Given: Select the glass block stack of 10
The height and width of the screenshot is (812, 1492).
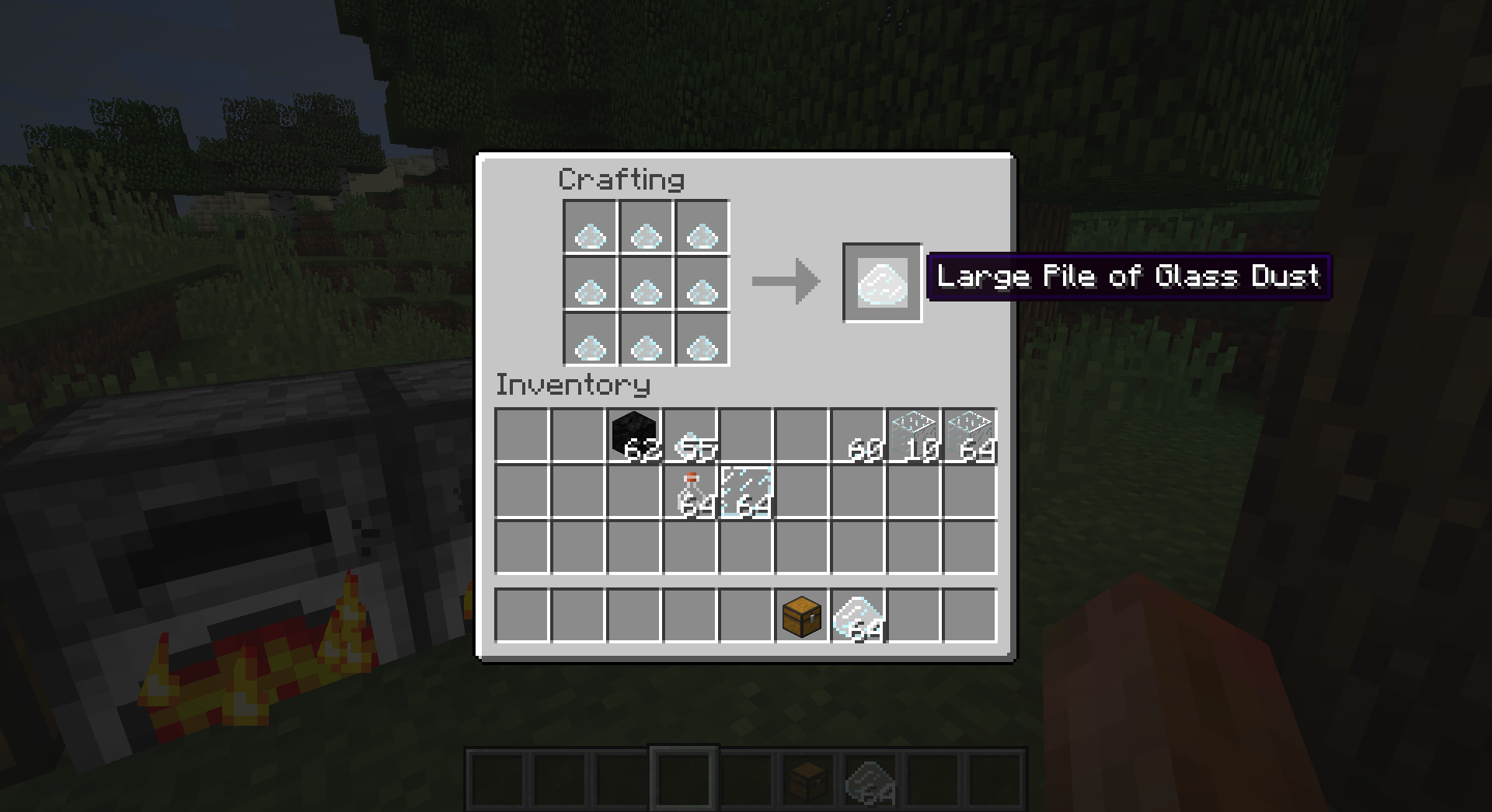Looking at the screenshot, I should click(x=913, y=435).
